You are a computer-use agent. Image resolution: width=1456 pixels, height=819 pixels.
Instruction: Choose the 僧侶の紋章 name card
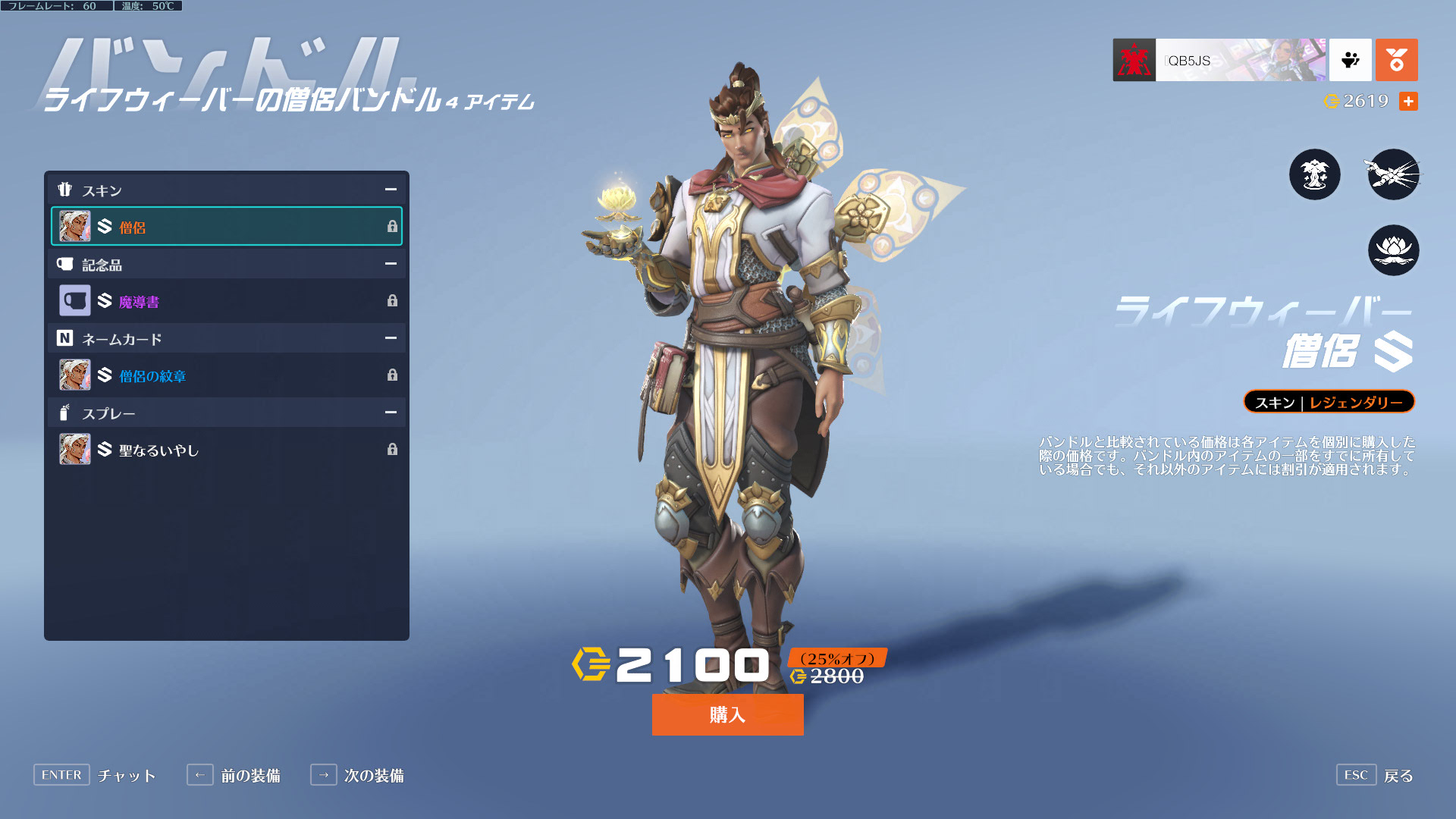point(226,375)
